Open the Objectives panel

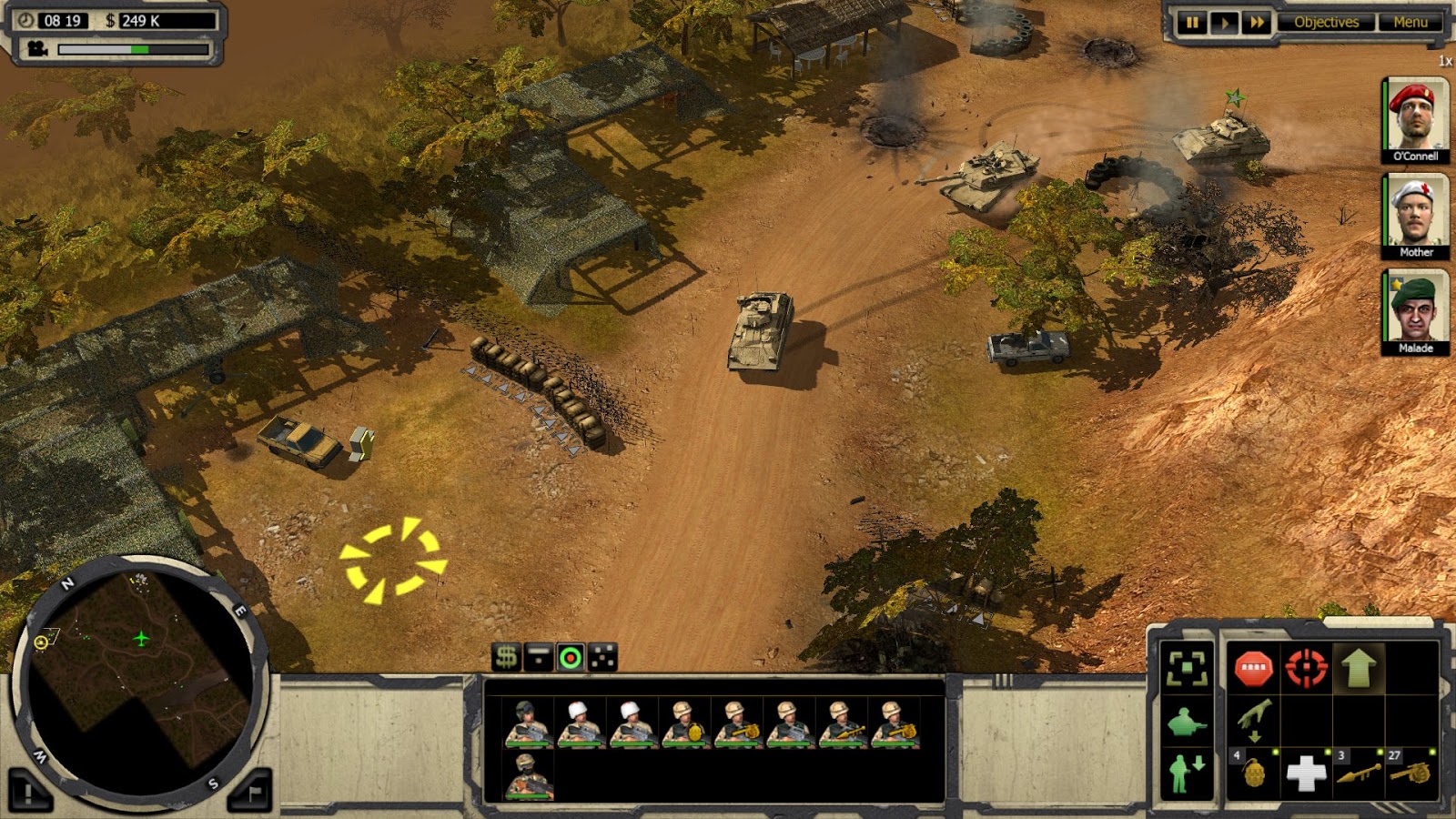(x=1325, y=22)
